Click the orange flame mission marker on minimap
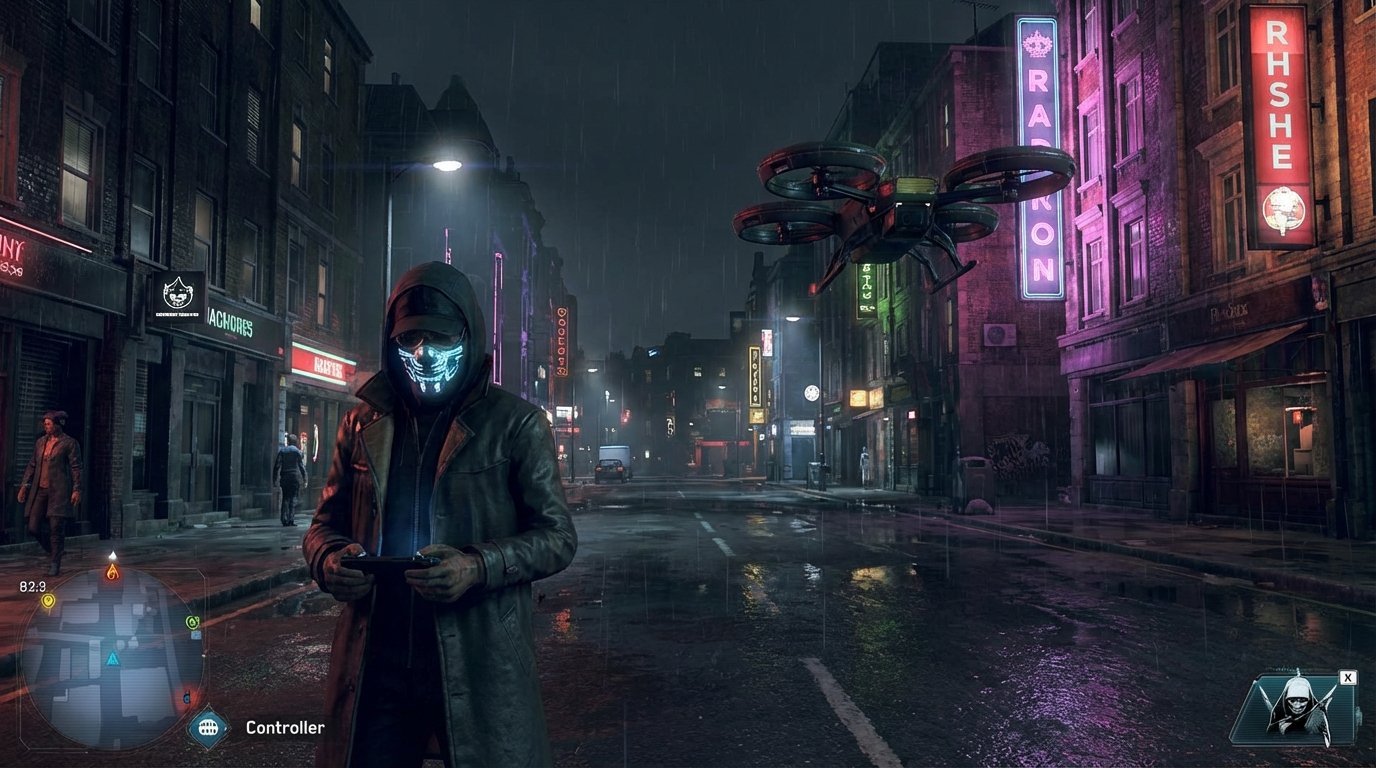 113,570
